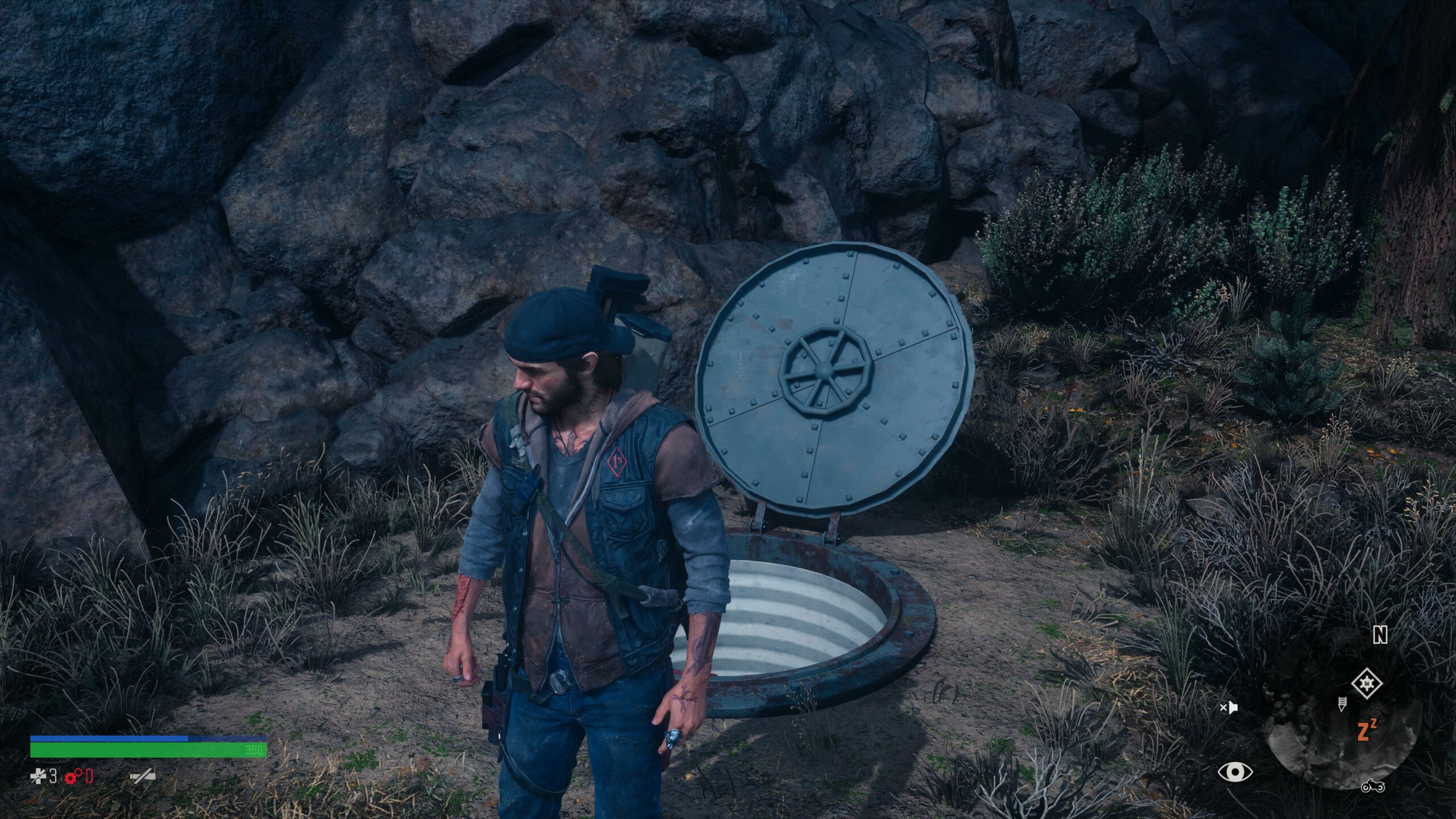Viewport: 1456px width, 819px height.
Task: Click the N compass north indicator
Action: 1380,636
